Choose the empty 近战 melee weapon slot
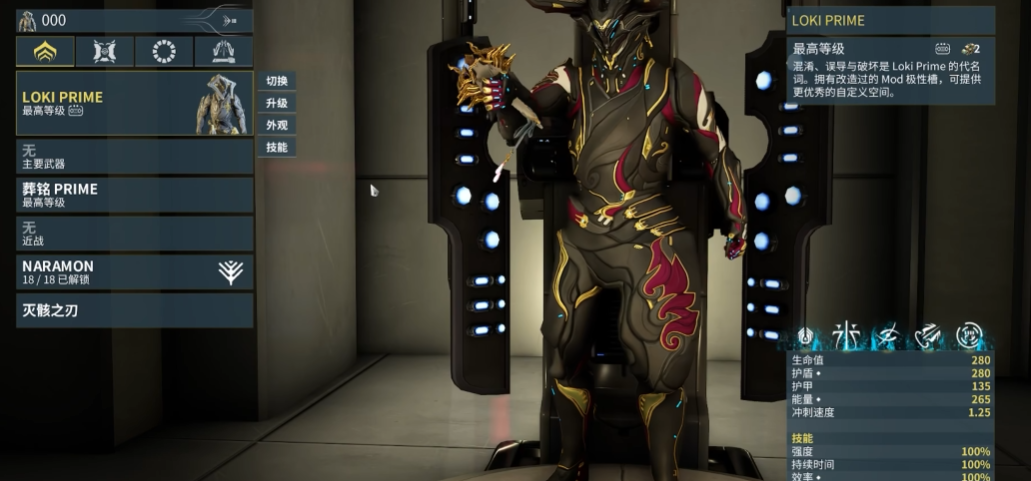The height and width of the screenshot is (481, 1031). (x=134, y=233)
